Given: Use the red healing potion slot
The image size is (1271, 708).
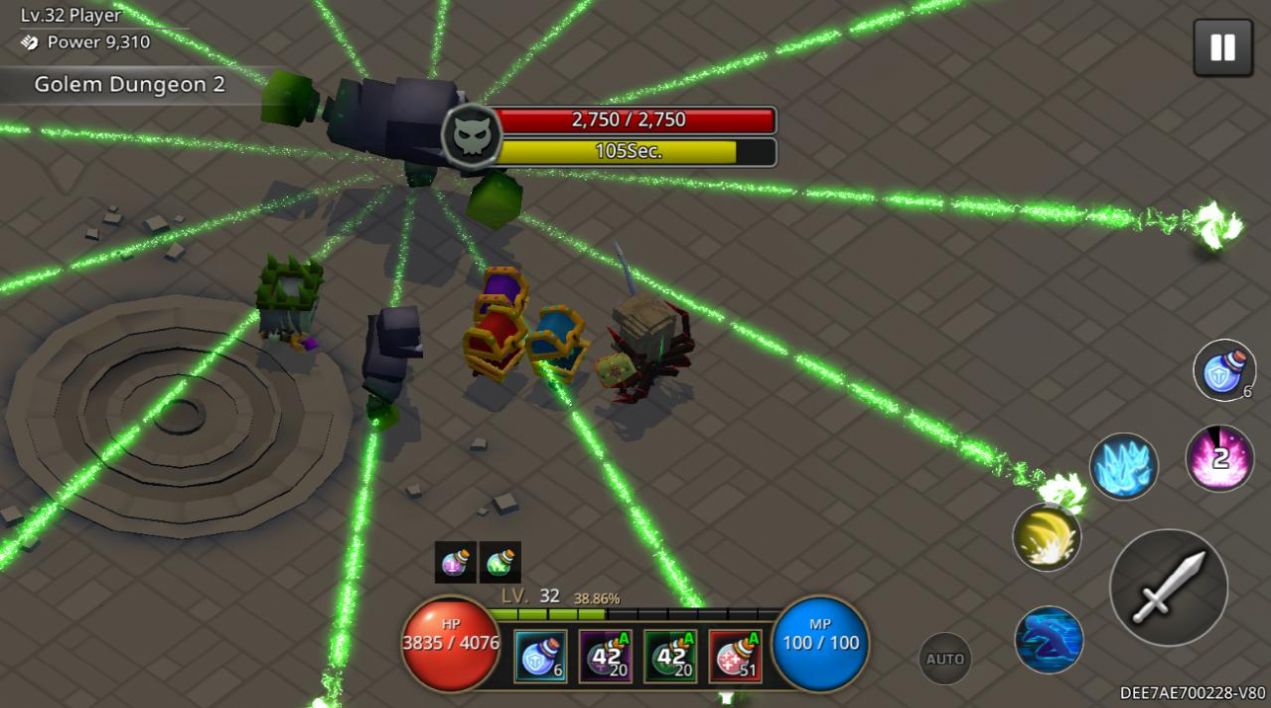Looking at the screenshot, I should point(735,656).
